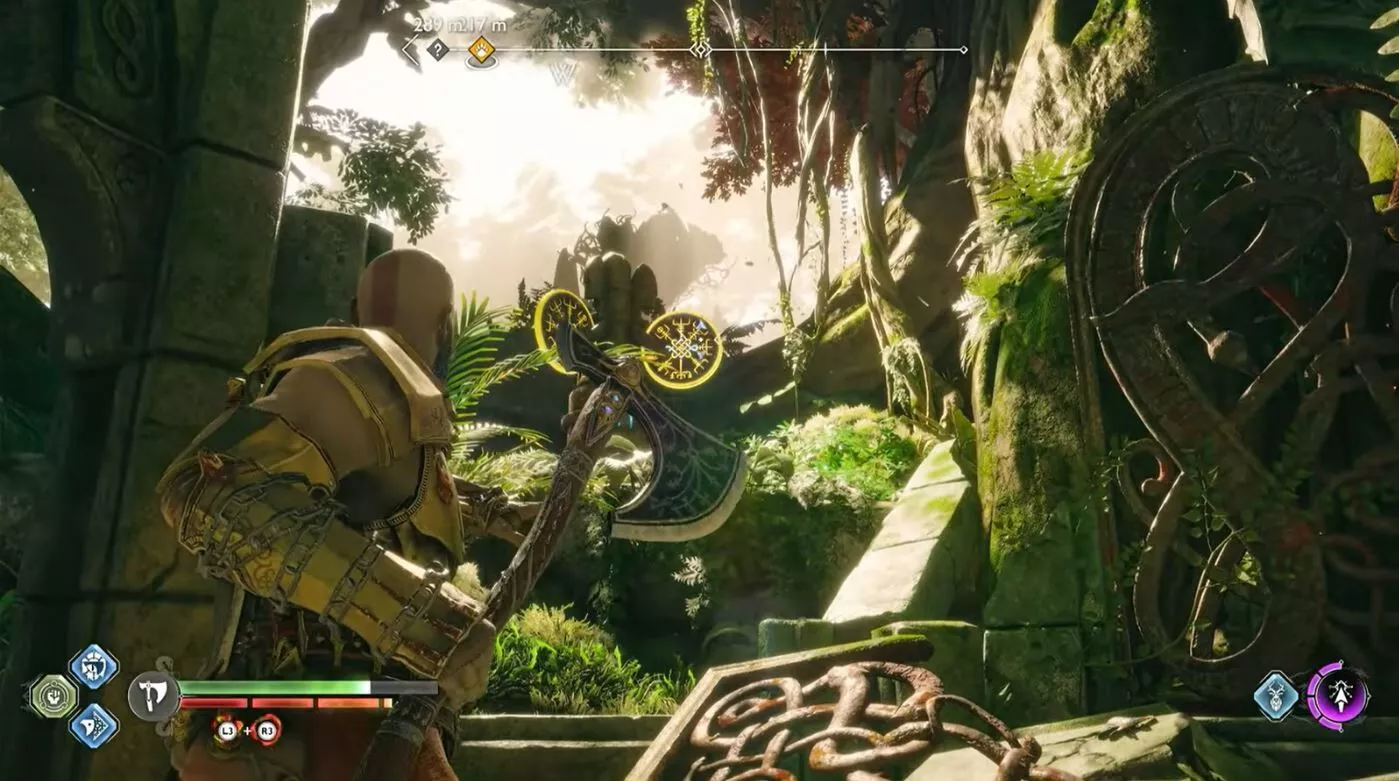Select the orange favor quest marker
Screen dimensions: 1399x781
[x=481, y=47]
